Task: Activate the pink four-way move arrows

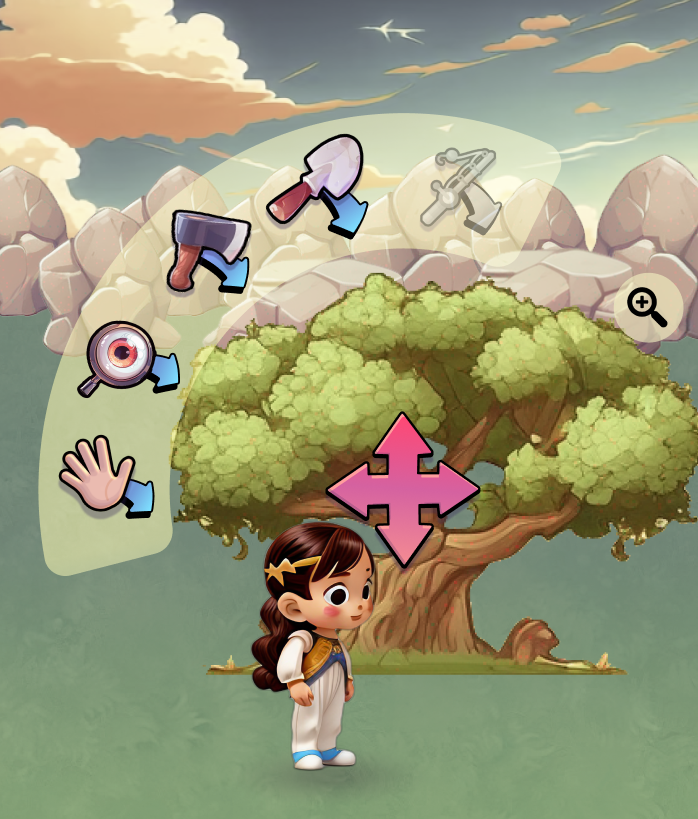Action: tap(403, 489)
